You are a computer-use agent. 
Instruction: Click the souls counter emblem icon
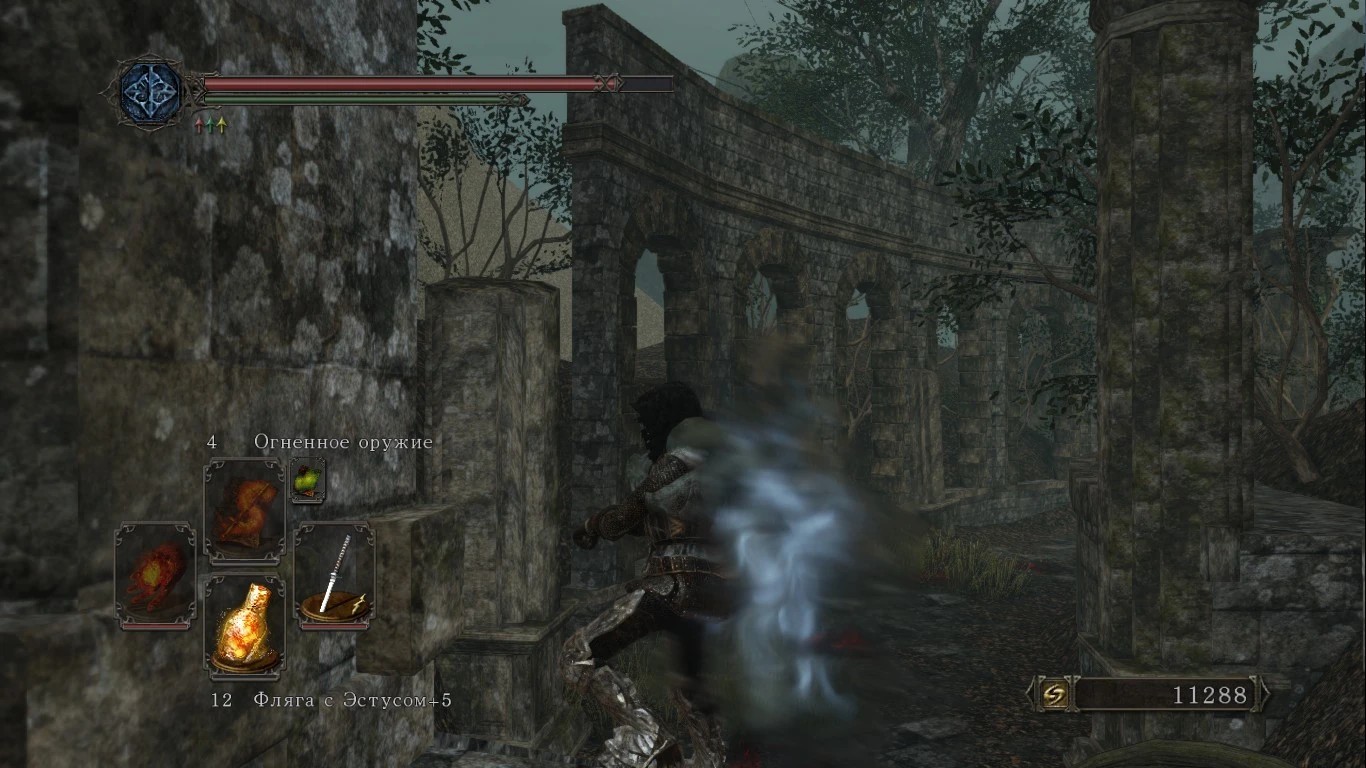tap(1053, 694)
